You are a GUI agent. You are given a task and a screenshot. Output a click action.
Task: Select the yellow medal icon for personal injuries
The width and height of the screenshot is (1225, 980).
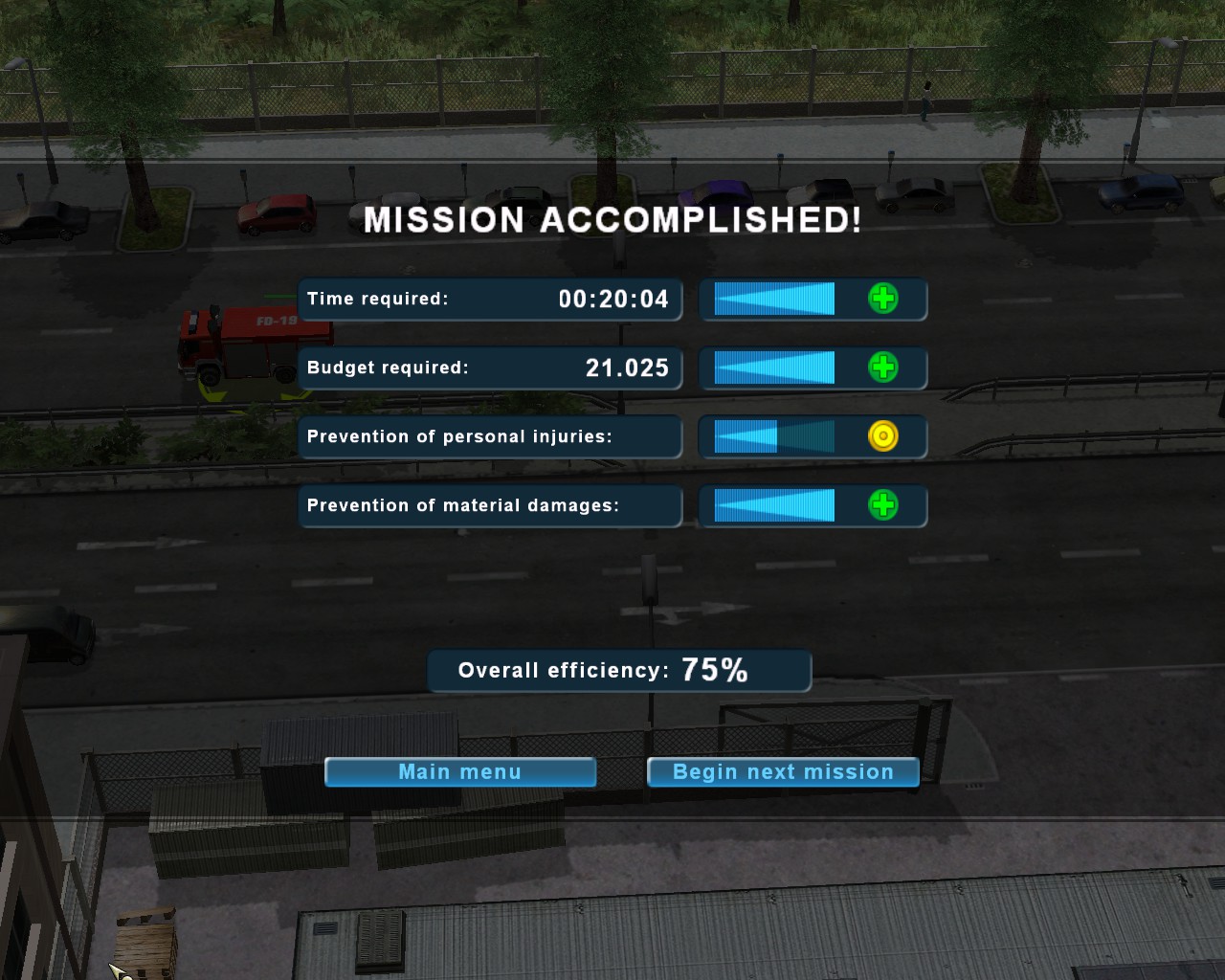882,436
